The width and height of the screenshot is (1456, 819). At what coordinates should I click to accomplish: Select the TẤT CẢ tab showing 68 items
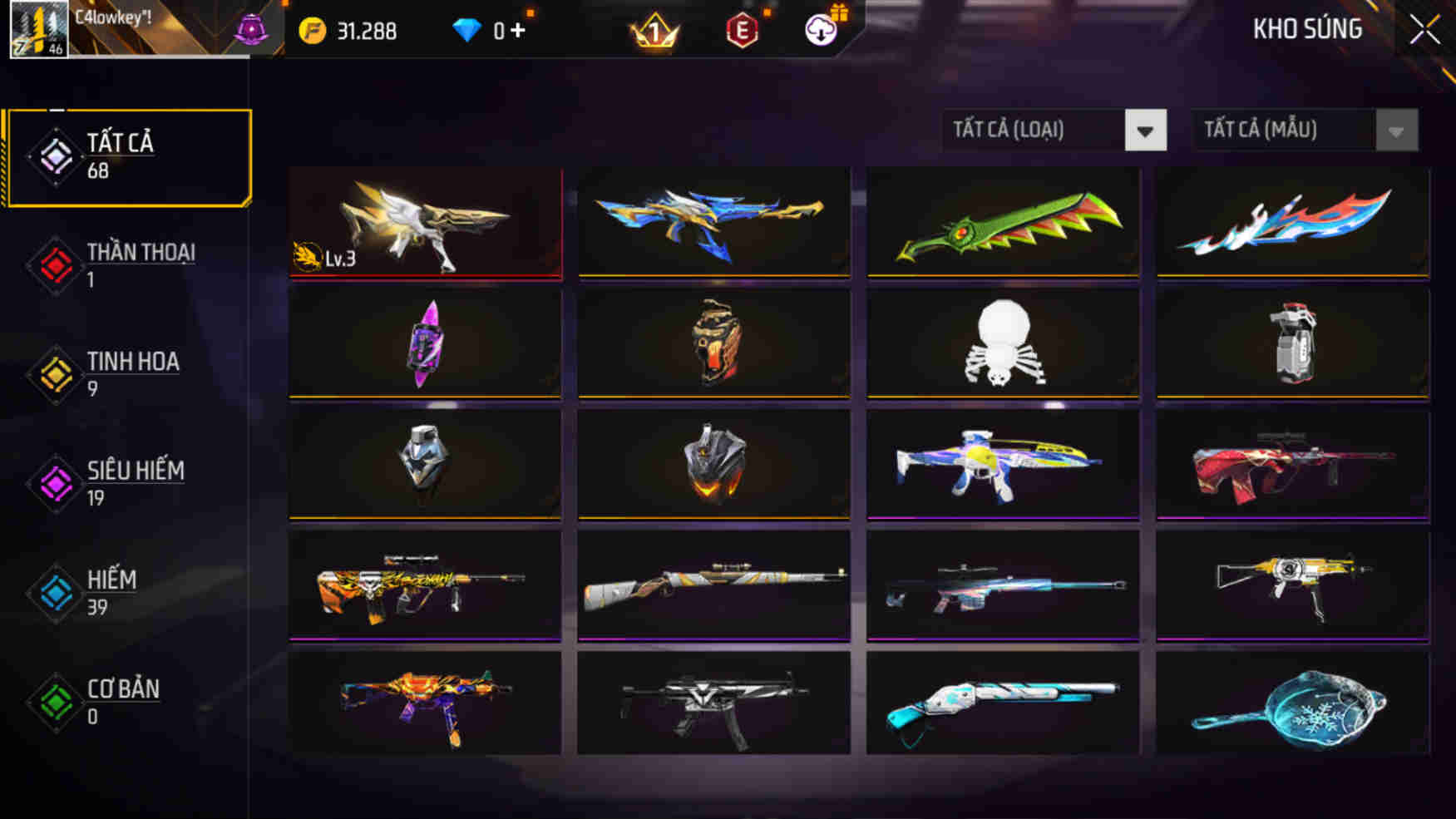pyautogui.click(x=125, y=156)
